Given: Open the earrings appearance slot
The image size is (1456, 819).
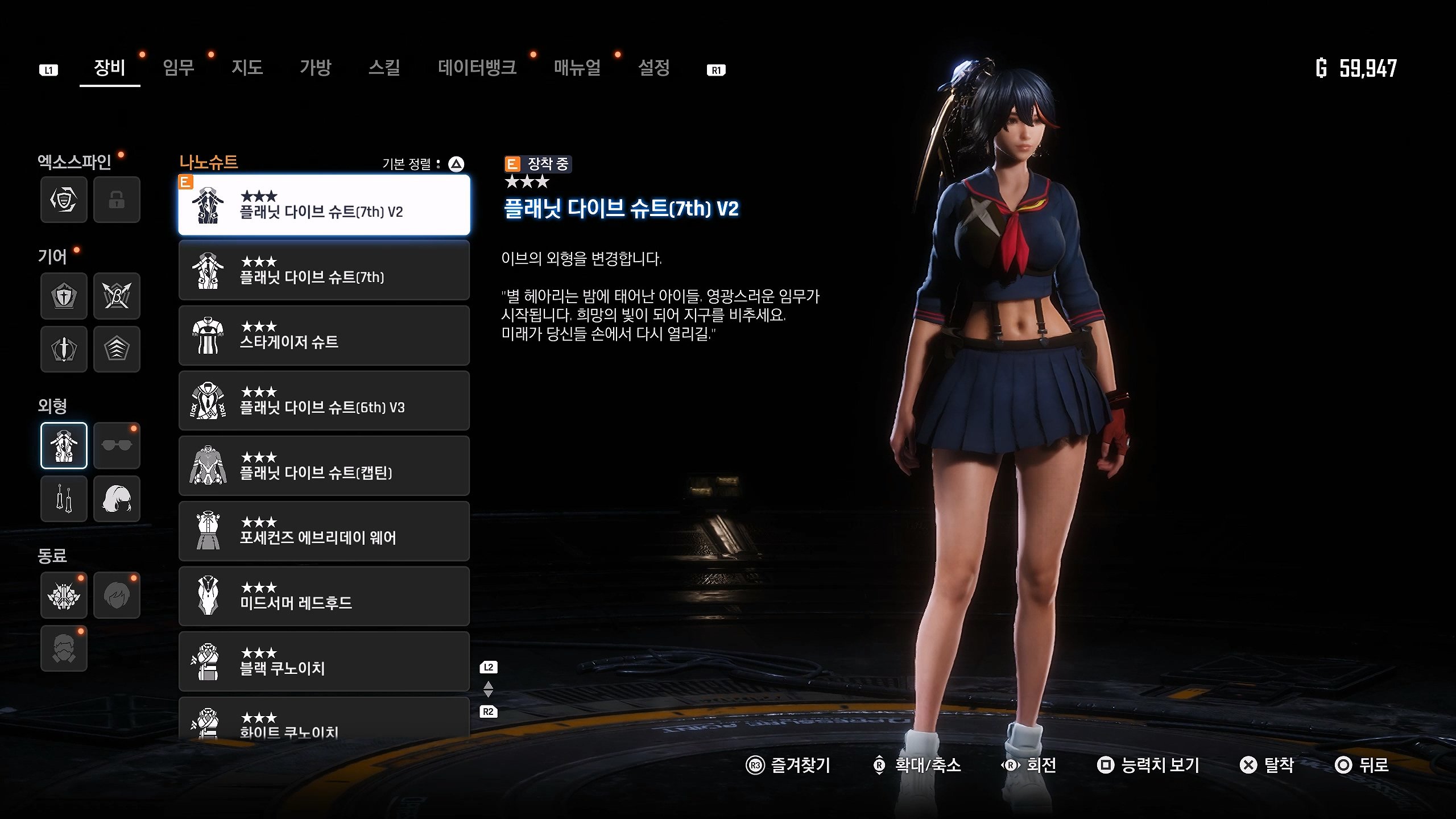Looking at the screenshot, I should tap(64, 499).
